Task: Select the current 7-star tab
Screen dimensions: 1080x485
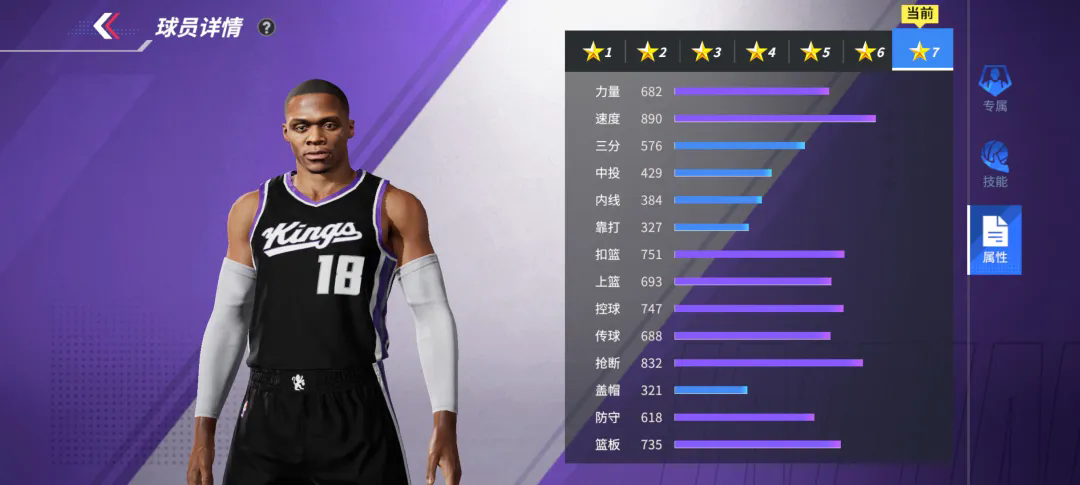Action: (x=924, y=50)
